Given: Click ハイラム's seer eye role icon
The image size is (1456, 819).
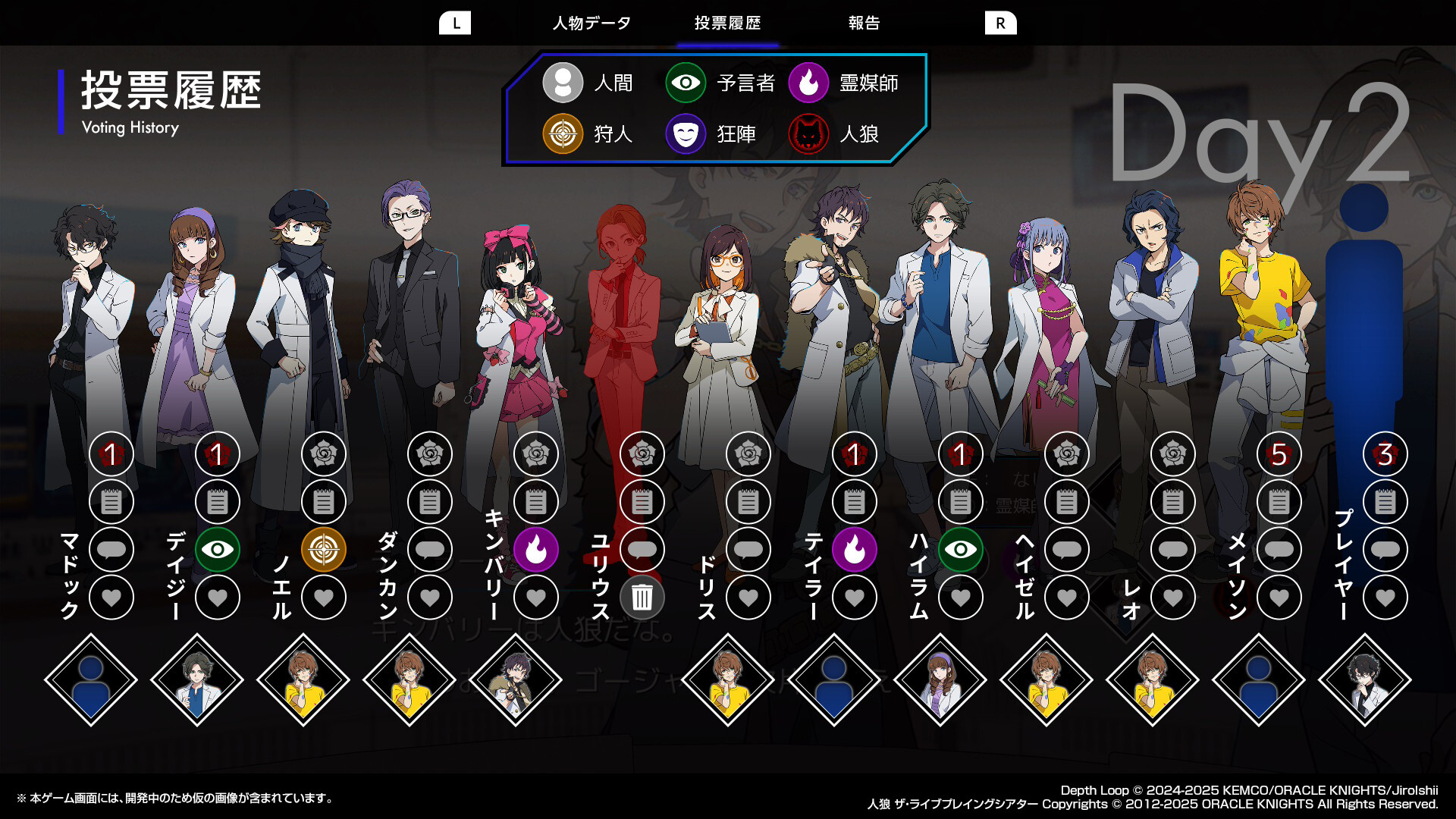Looking at the screenshot, I should click(961, 550).
